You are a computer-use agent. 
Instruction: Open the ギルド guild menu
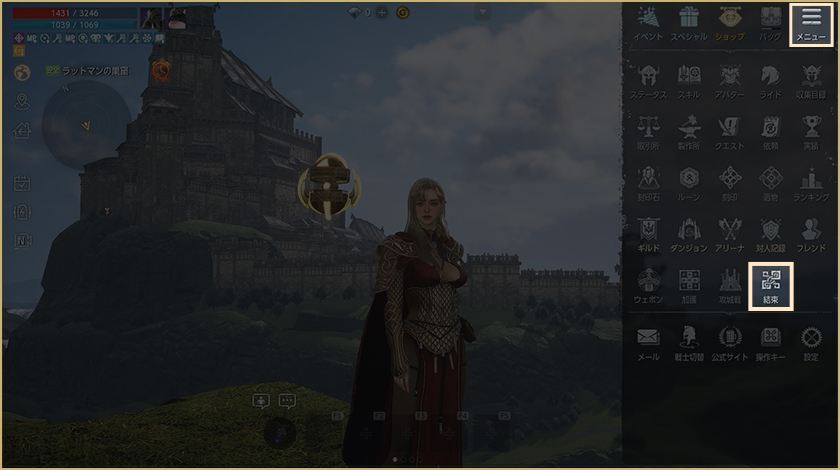648,234
